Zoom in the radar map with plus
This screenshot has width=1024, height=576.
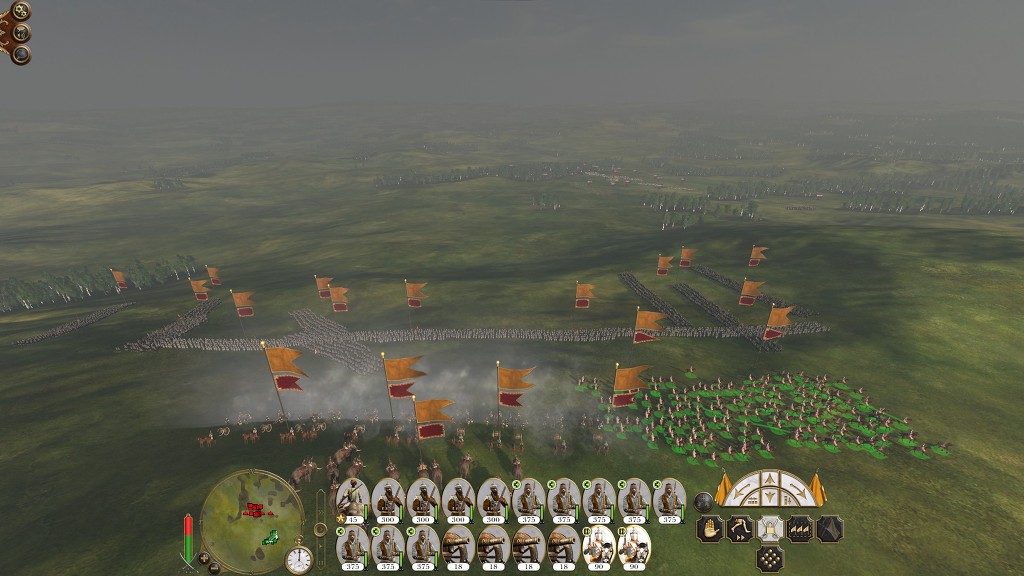click(x=203, y=557)
